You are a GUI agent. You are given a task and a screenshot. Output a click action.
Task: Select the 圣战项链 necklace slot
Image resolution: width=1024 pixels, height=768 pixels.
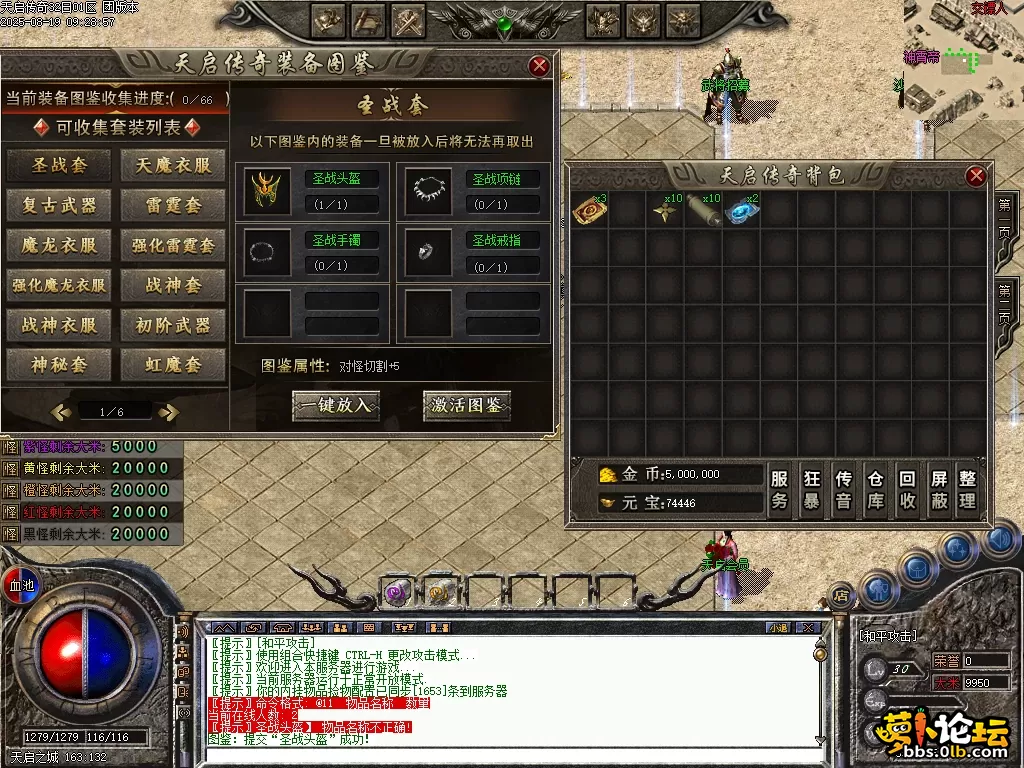click(429, 191)
